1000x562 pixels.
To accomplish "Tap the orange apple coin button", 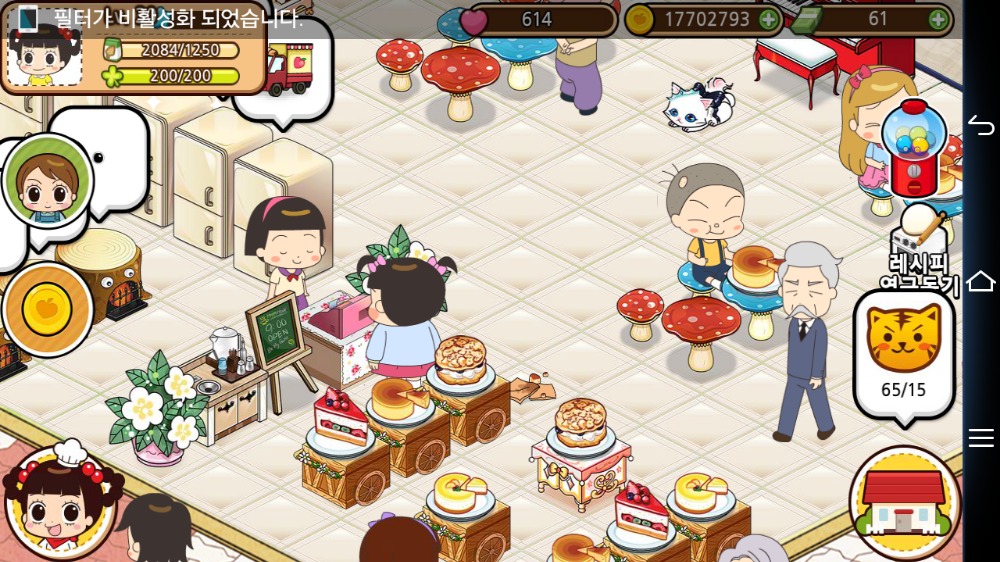I will pos(46,308).
